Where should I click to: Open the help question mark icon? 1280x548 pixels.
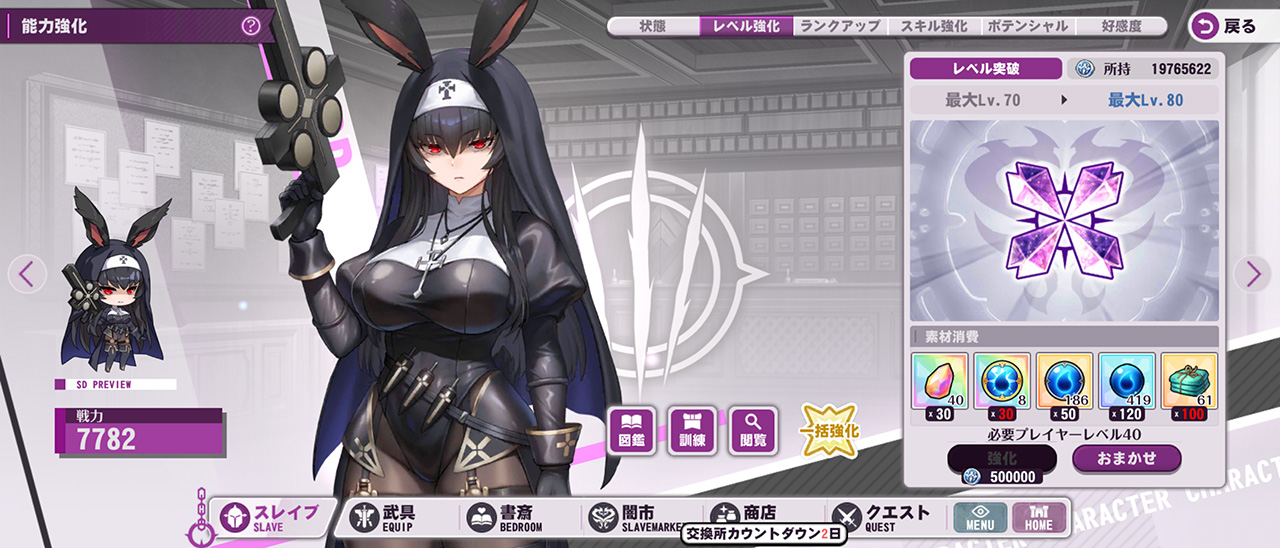pyautogui.click(x=251, y=26)
